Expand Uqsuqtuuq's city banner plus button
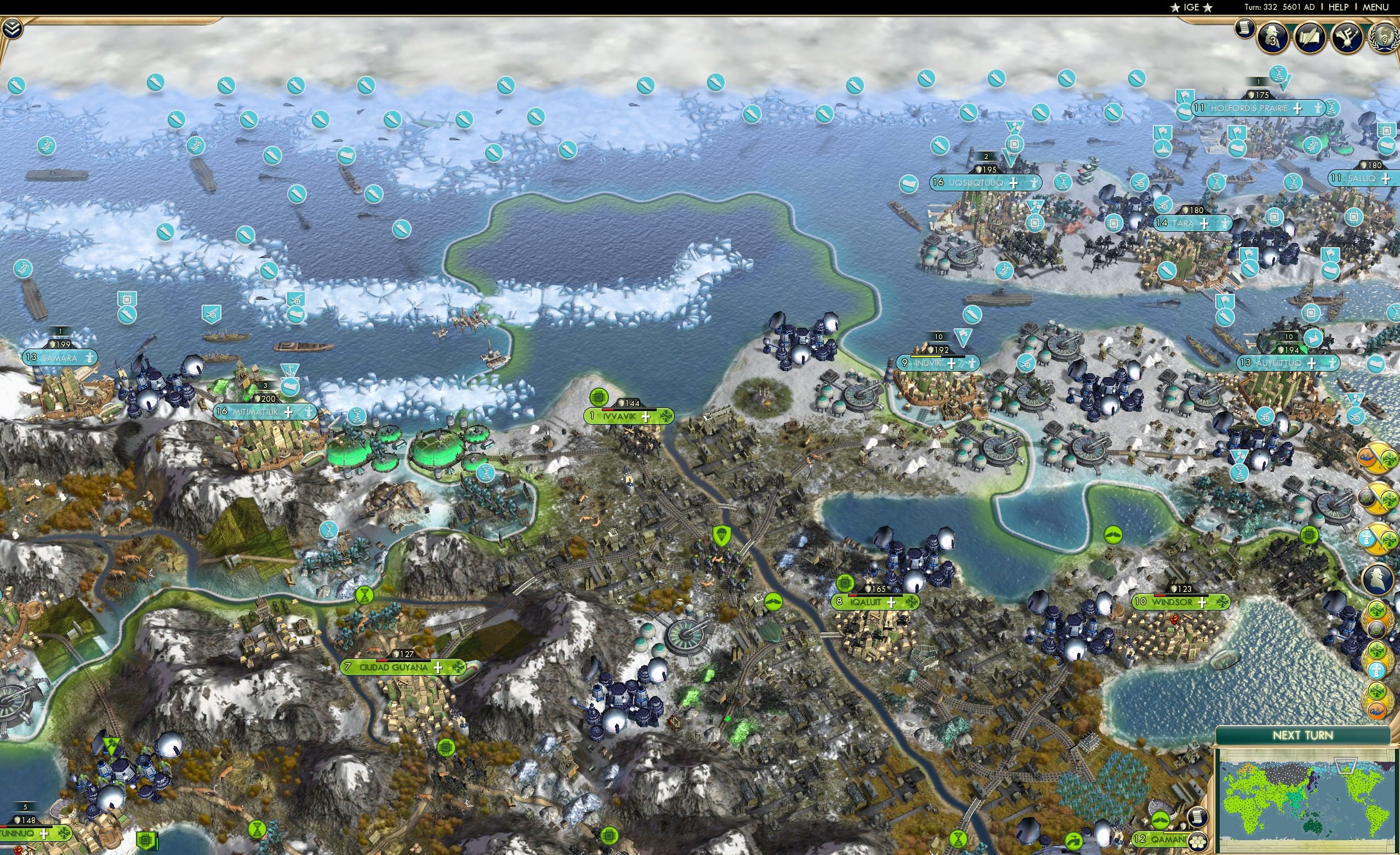The height and width of the screenshot is (855, 1400). (1014, 184)
